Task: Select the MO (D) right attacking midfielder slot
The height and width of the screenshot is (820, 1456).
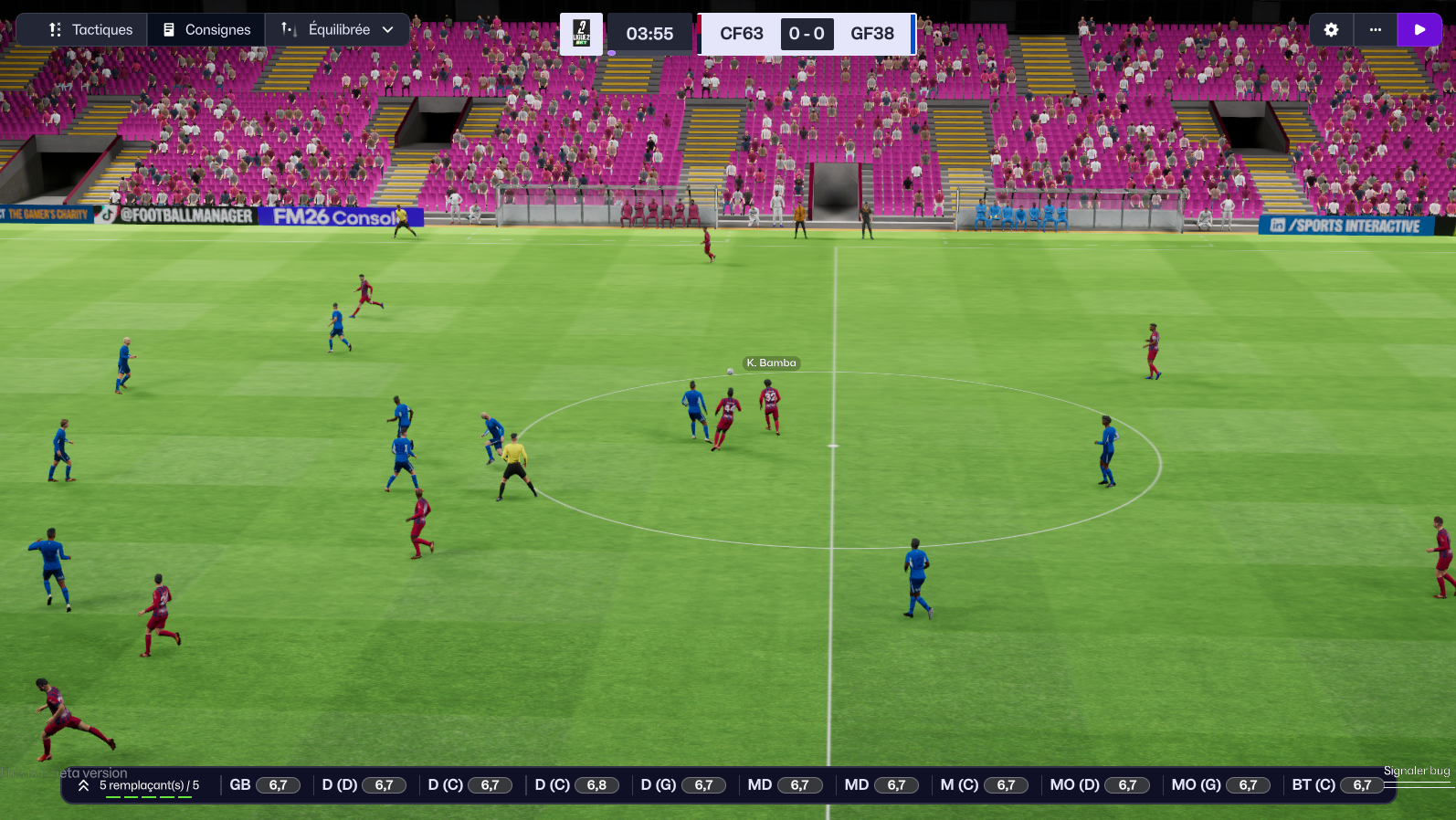Action: click(1098, 785)
